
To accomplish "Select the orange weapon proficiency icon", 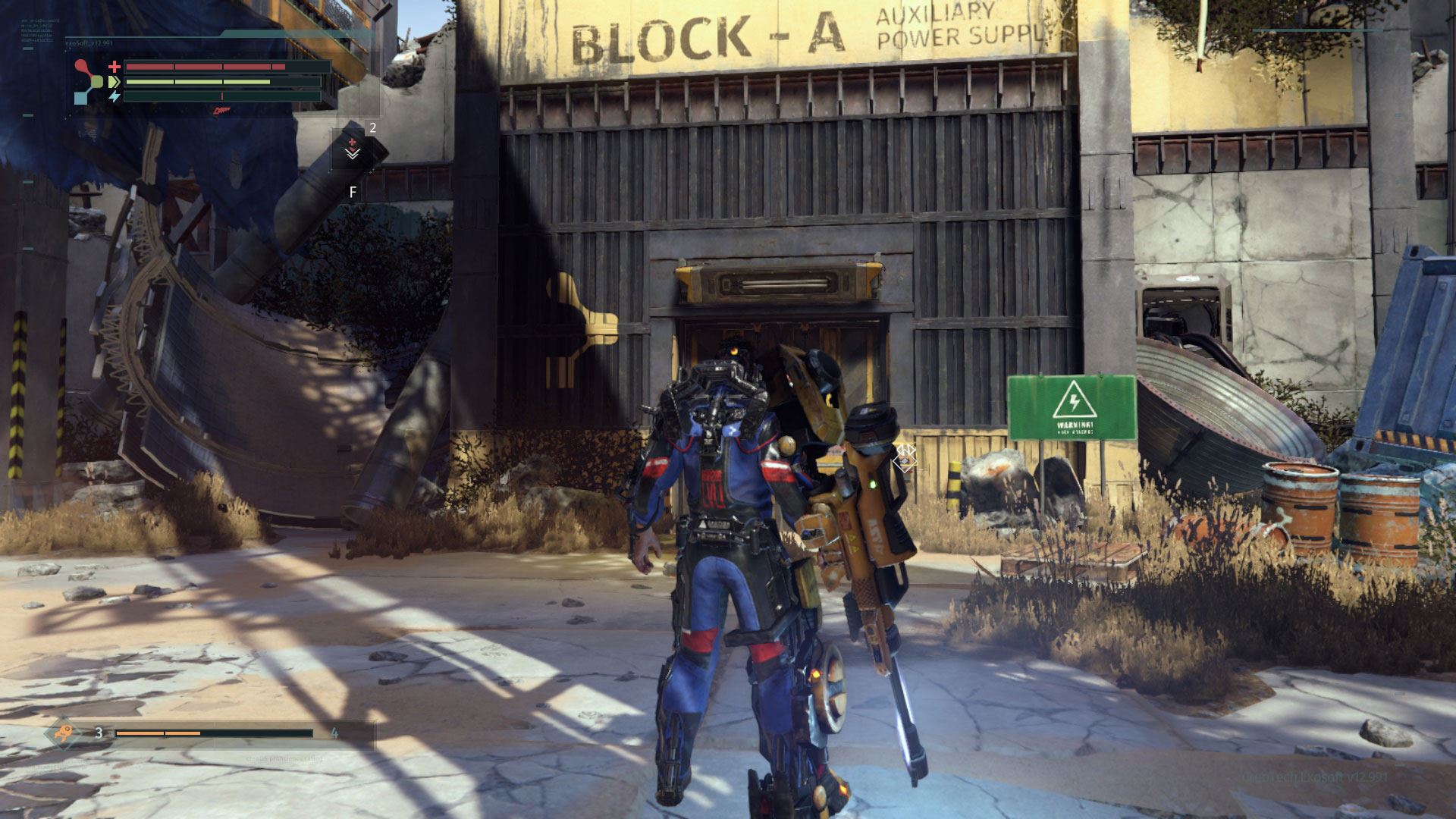I will click(64, 733).
